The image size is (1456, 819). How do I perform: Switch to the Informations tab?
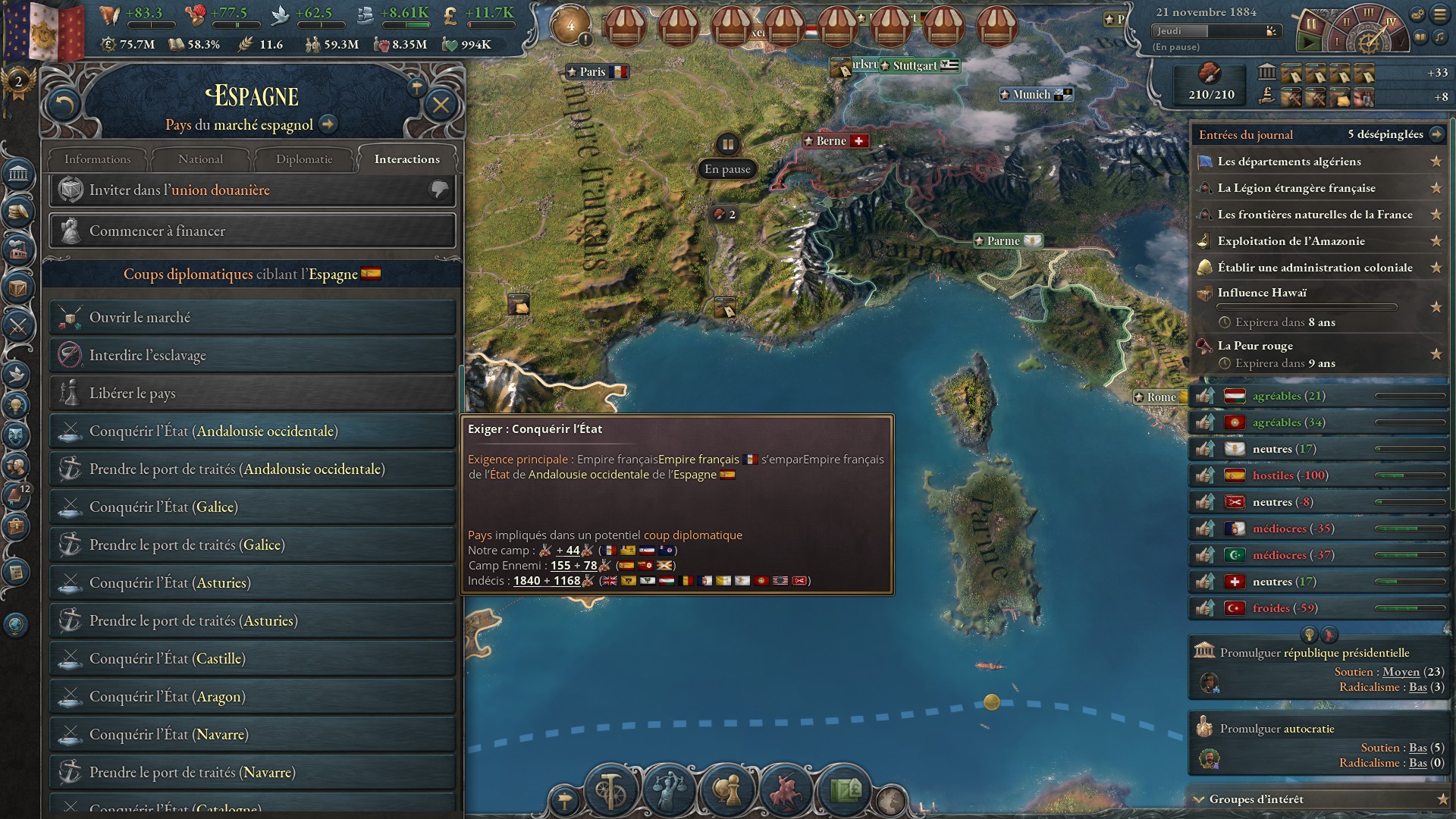click(96, 159)
